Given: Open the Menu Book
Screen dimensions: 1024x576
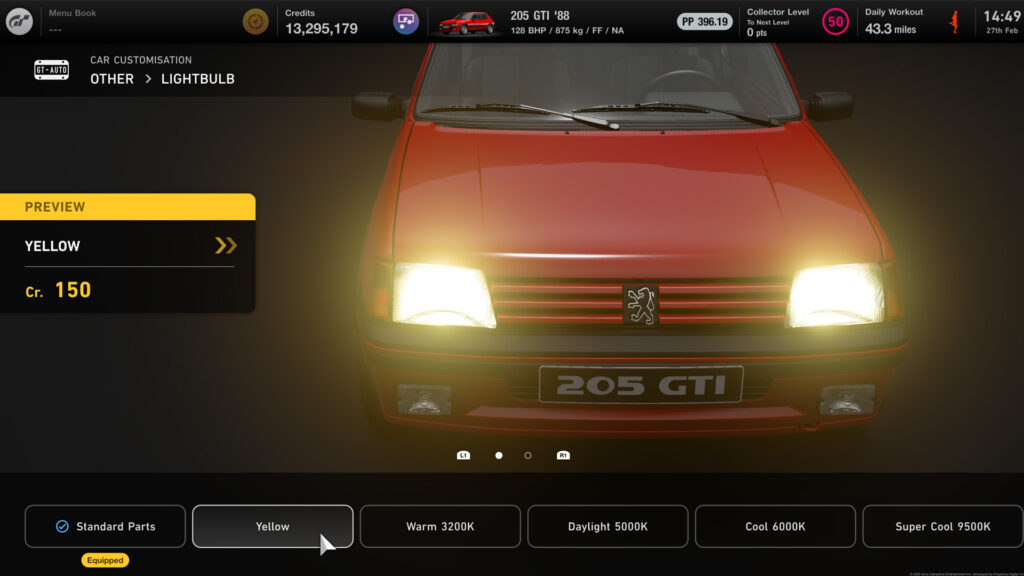Looking at the screenshot, I should click(x=72, y=20).
